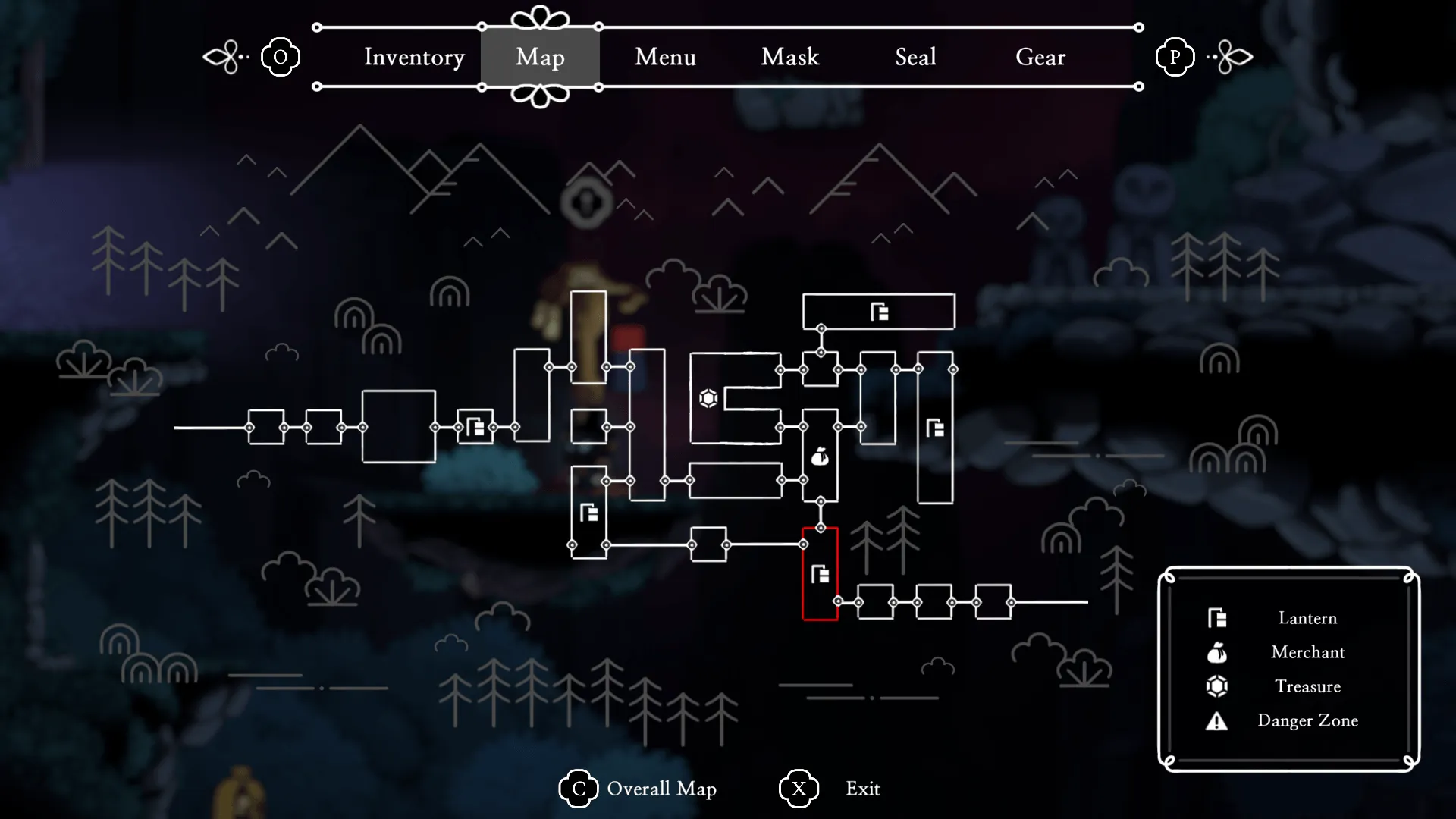Click the Merchant entry in the legend

pos(1307,652)
